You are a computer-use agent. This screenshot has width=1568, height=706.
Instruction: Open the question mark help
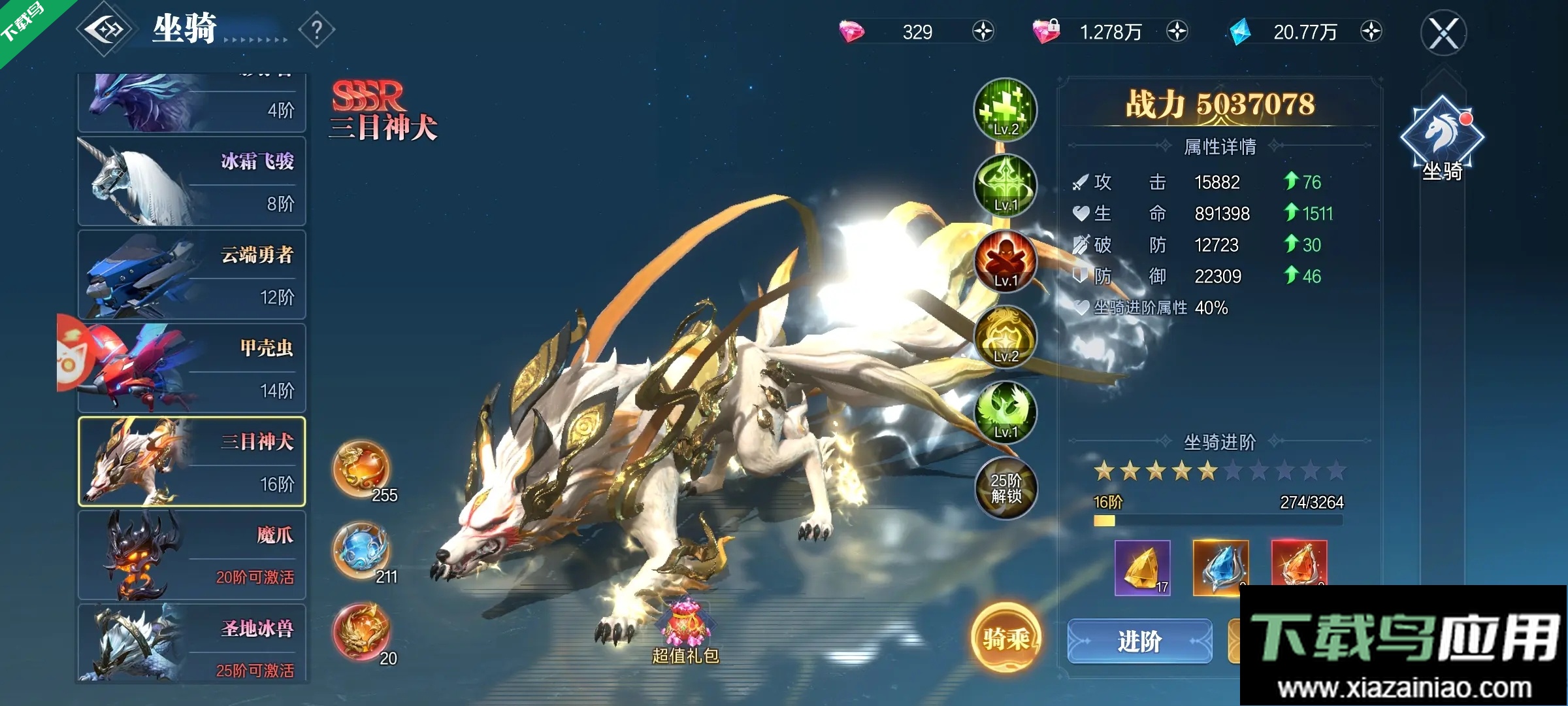coord(317,30)
